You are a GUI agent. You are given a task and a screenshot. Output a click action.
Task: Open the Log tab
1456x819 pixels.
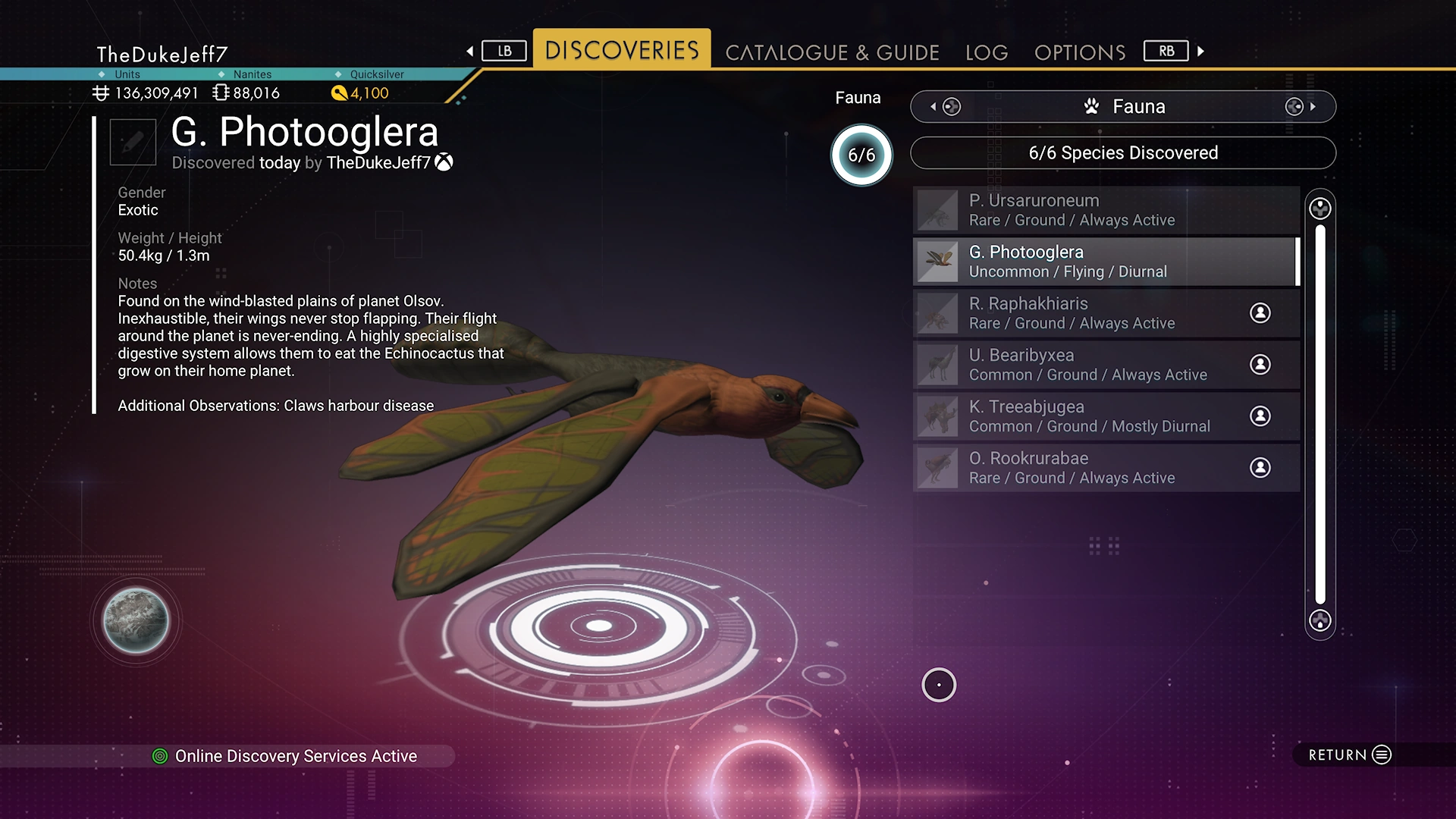[987, 52]
